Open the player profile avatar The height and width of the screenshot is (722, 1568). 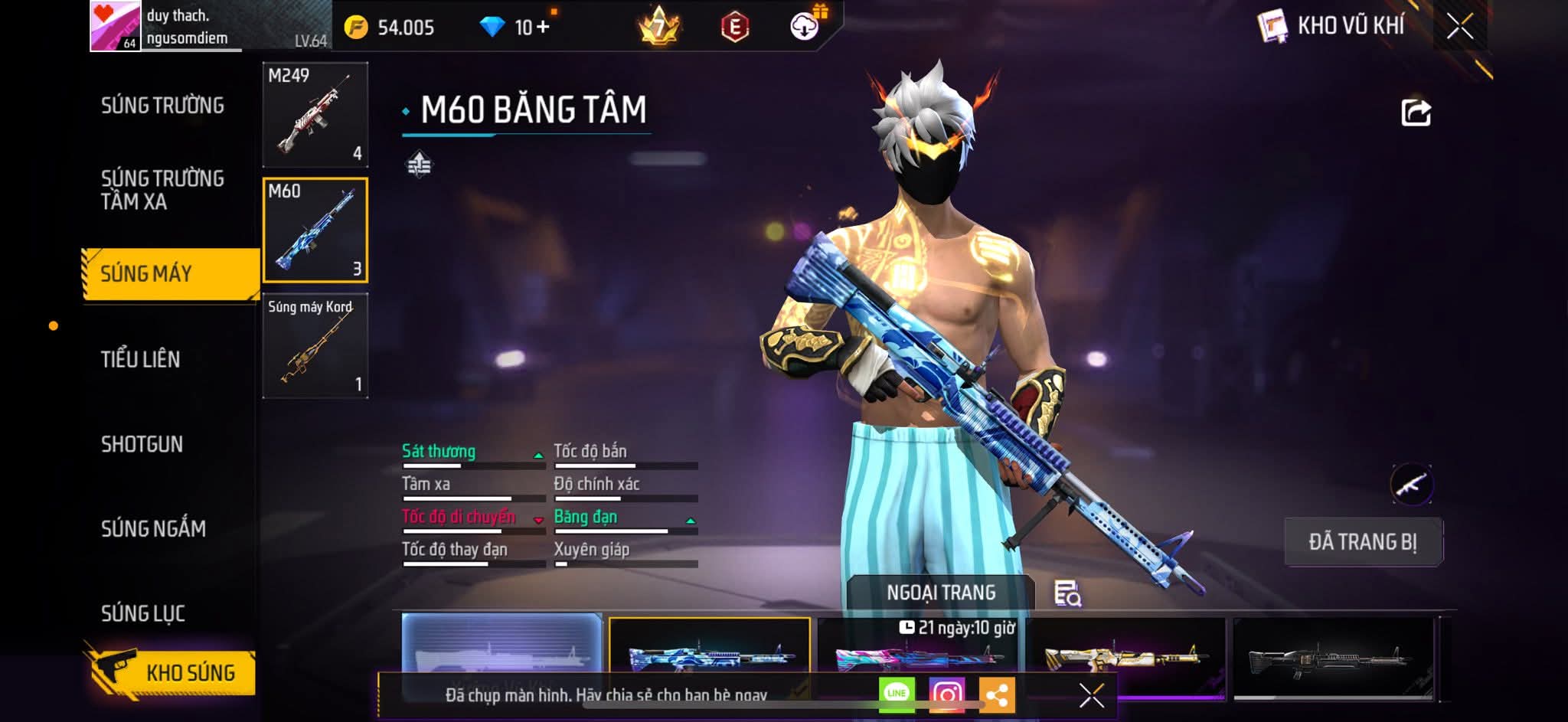click(x=115, y=26)
